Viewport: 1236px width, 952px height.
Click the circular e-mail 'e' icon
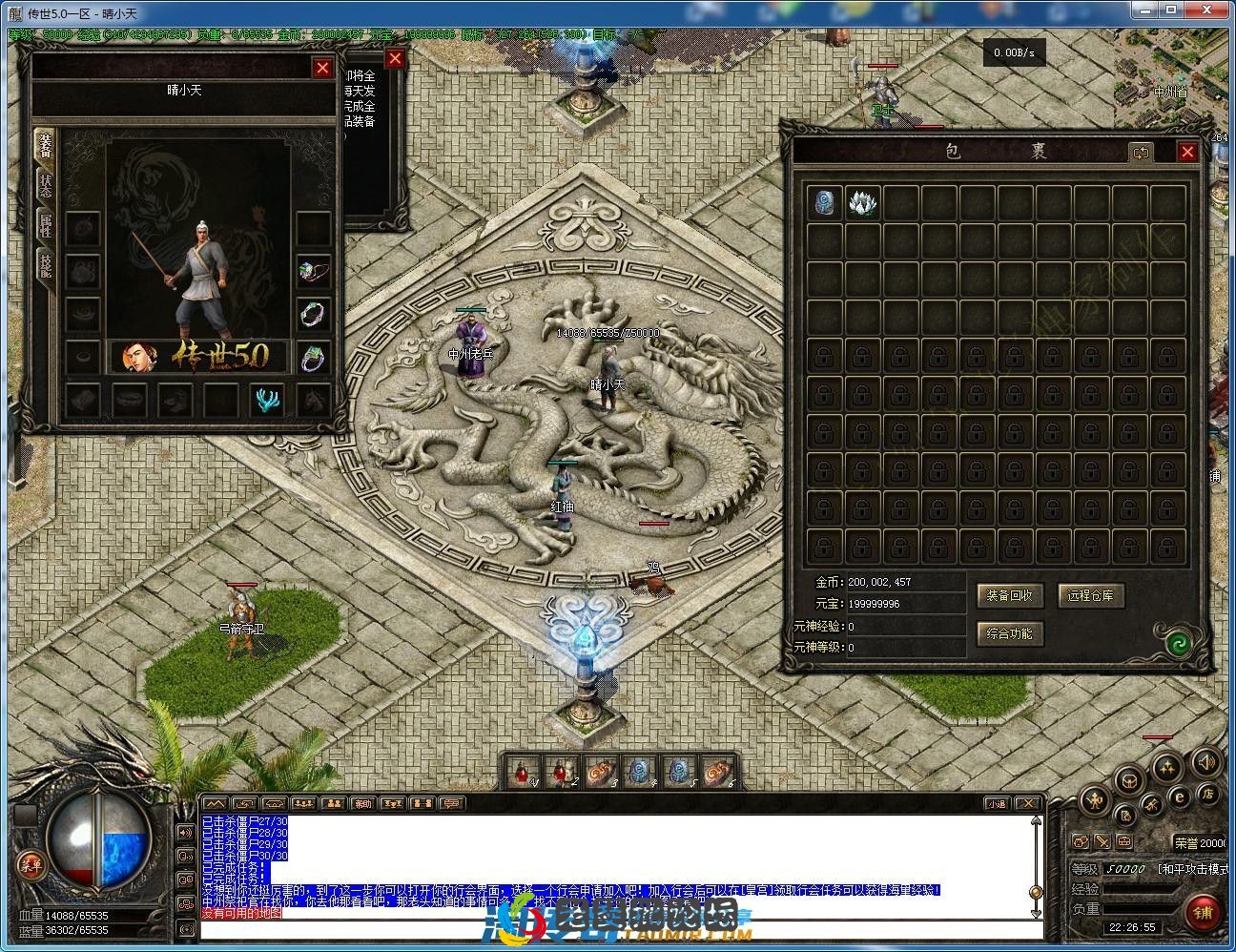coord(1180,797)
